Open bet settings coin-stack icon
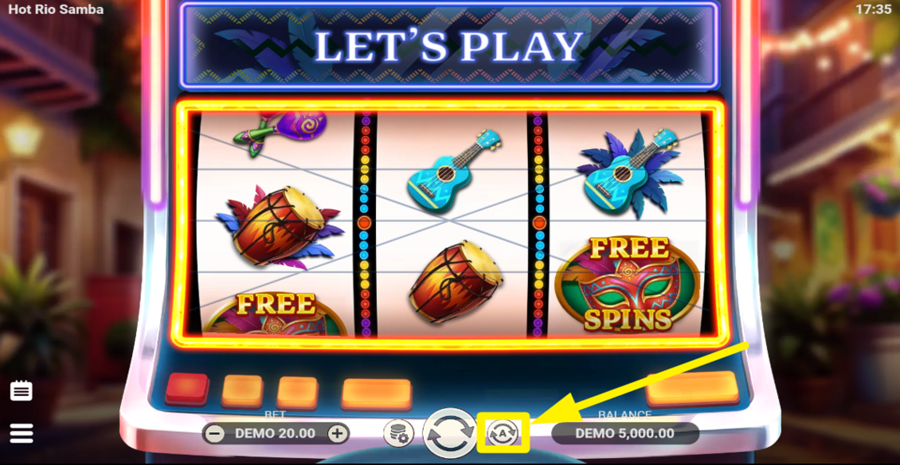 pyautogui.click(x=398, y=433)
